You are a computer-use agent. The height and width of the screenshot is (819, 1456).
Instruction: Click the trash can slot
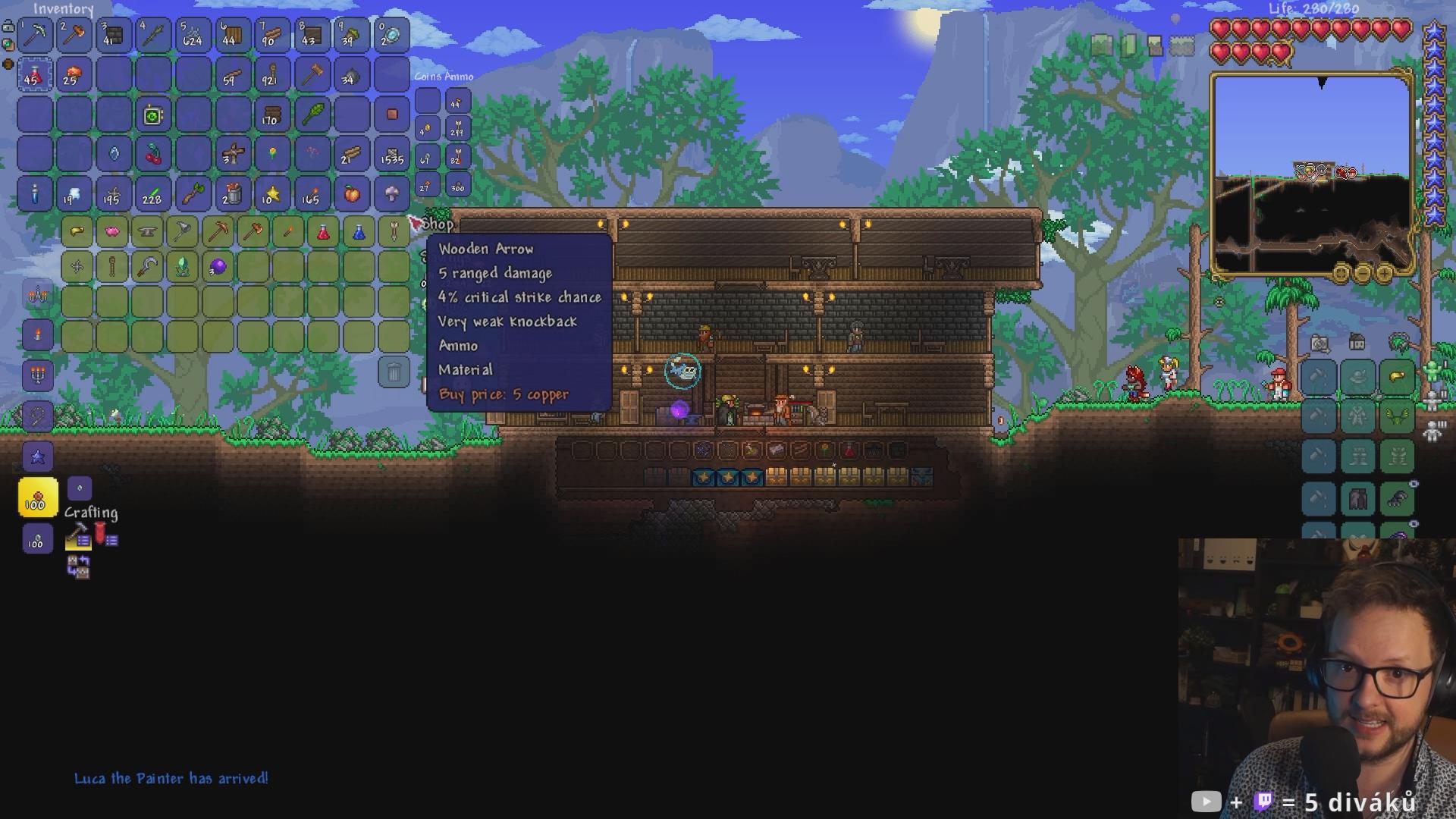[394, 372]
